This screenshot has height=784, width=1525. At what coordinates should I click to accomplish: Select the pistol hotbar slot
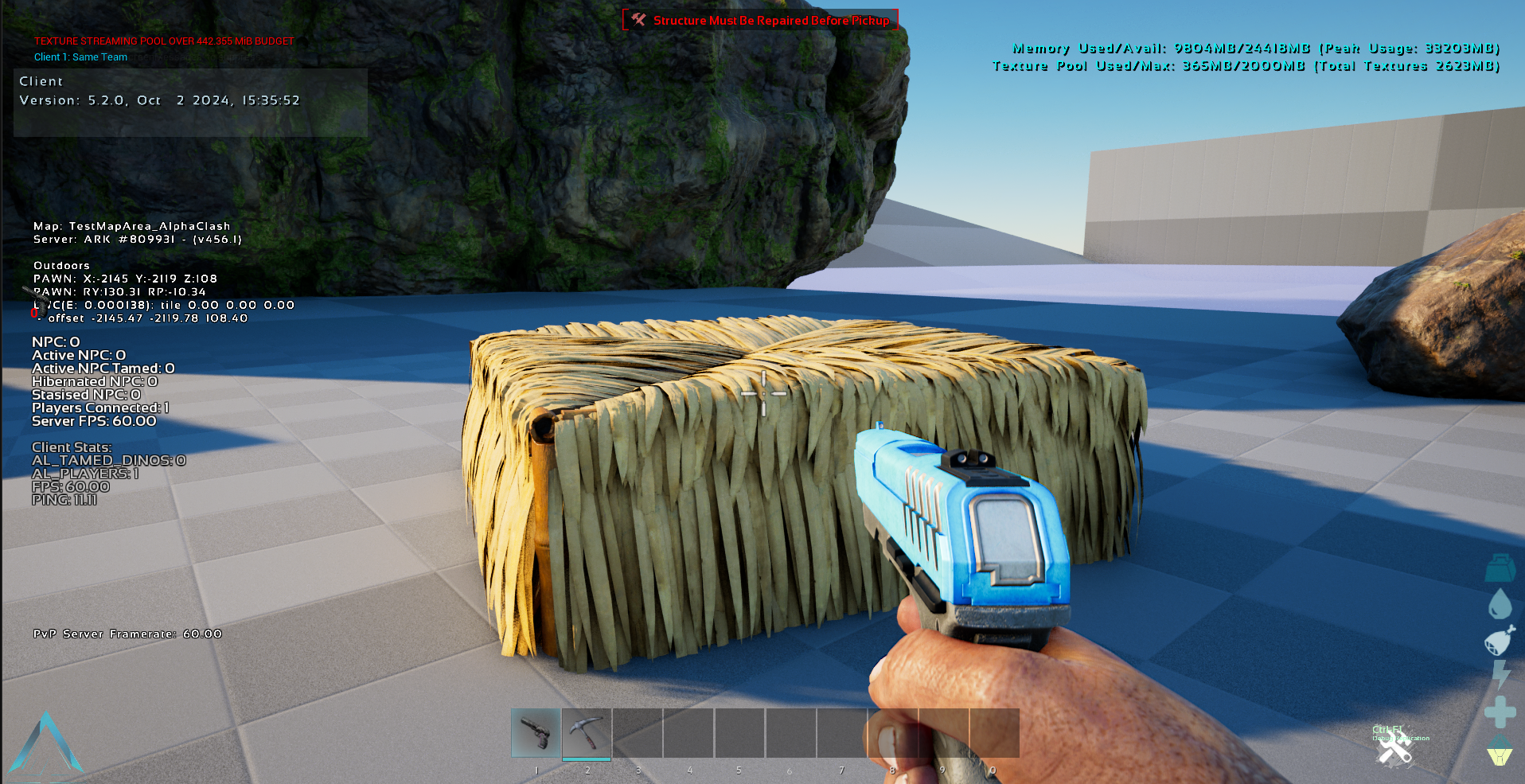click(x=536, y=732)
